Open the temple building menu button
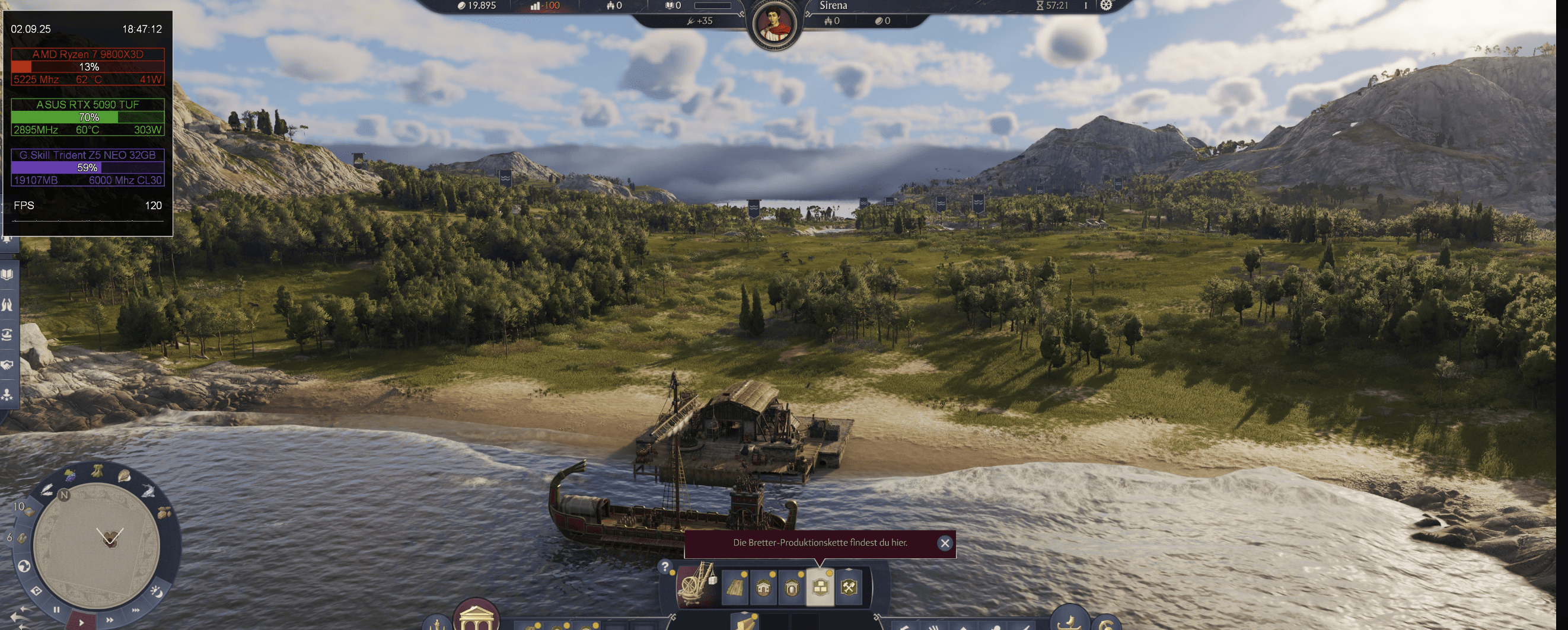This screenshot has height=630, width=1568. point(476,616)
